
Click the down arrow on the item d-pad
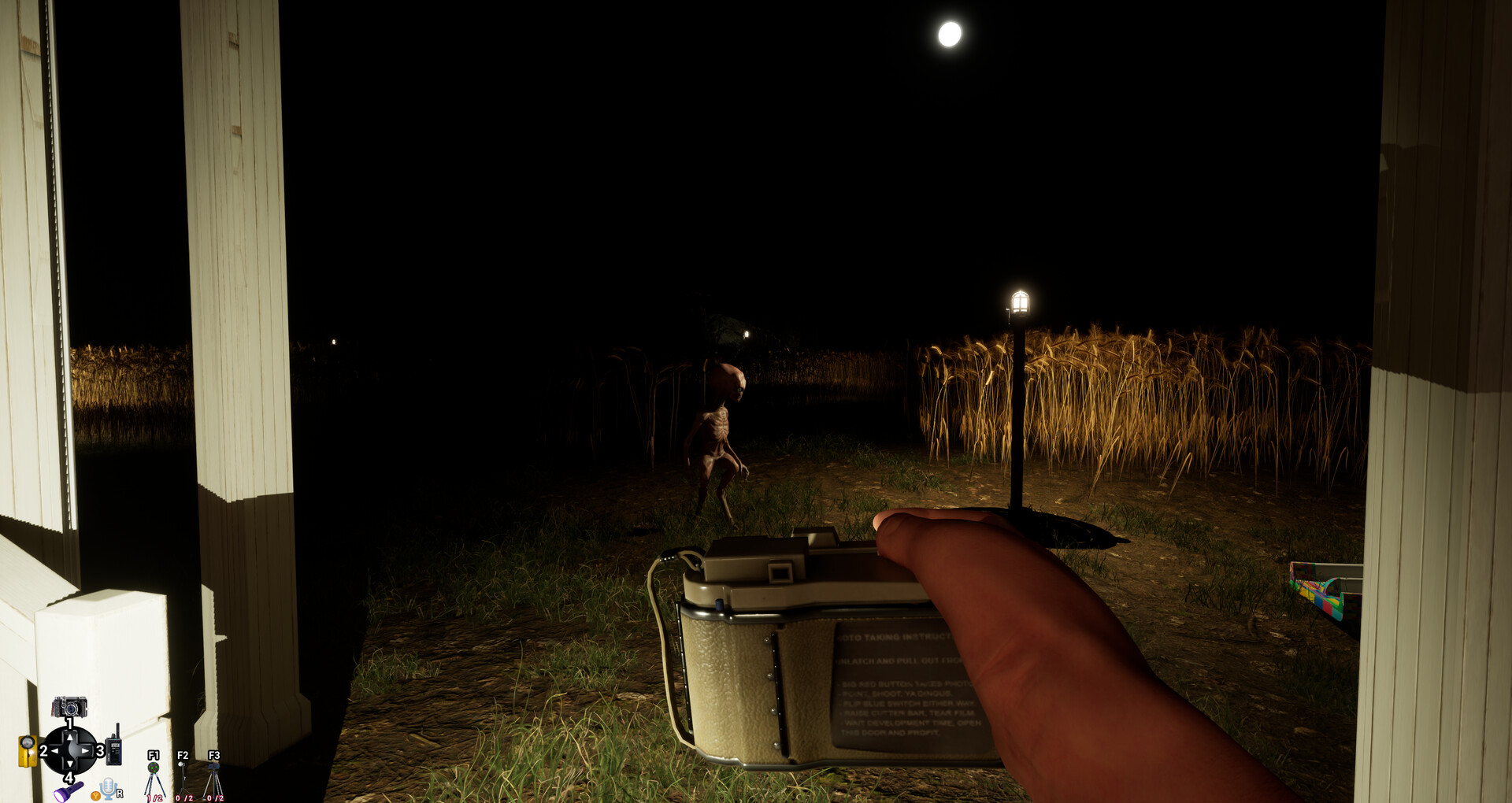(69, 765)
